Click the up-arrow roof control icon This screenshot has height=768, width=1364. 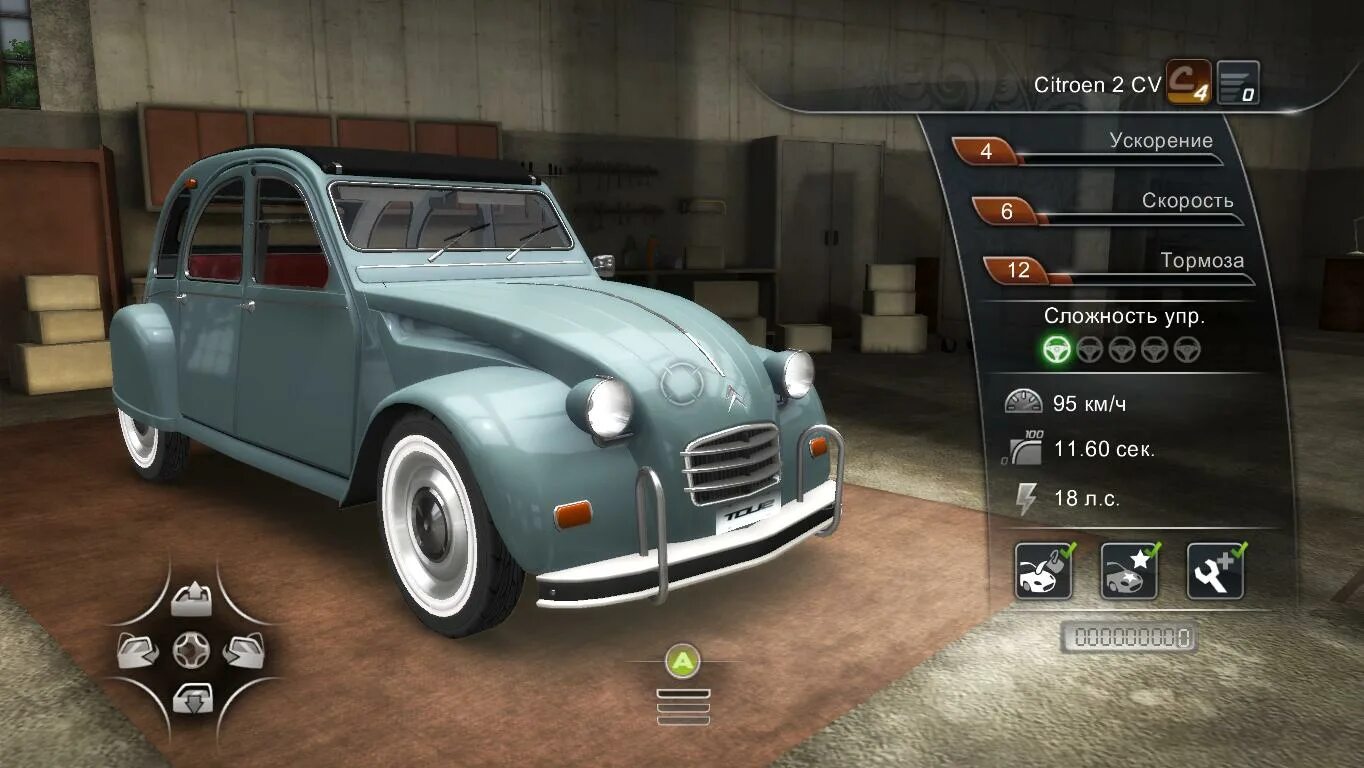[x=191, y=601]
